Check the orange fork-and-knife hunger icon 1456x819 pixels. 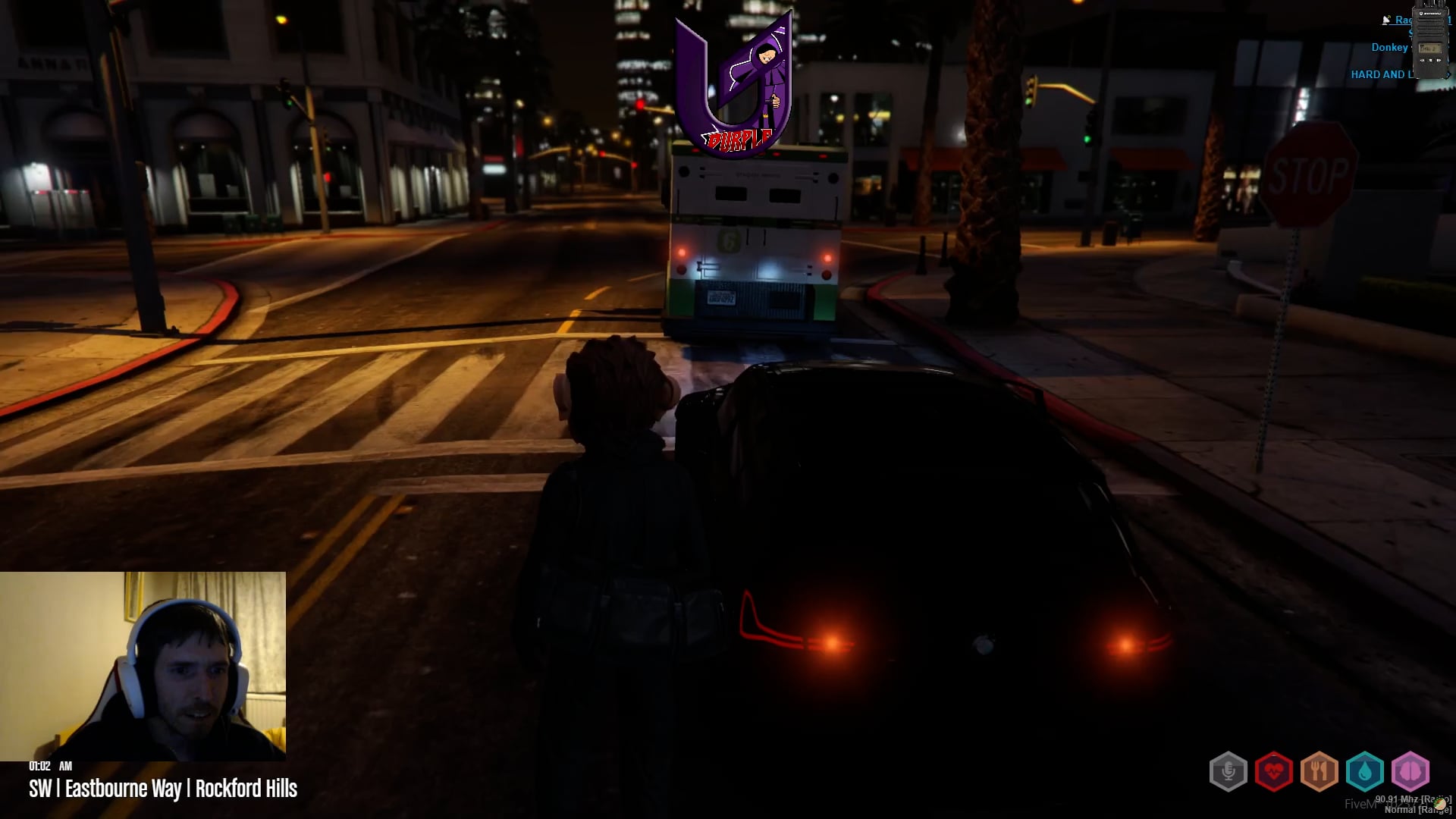[x=1319, y=772]
